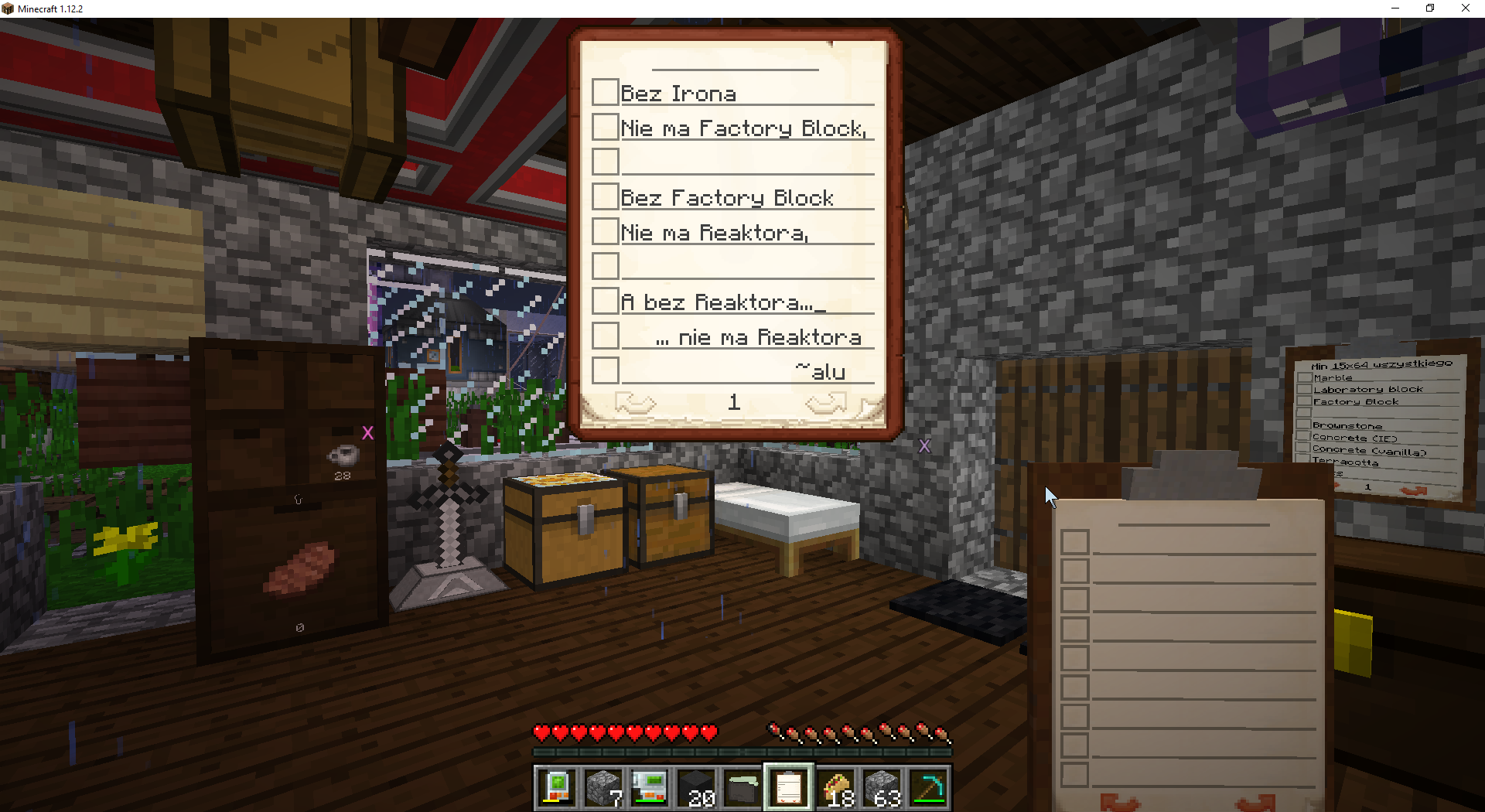Edit the "Bez Irona" text line
Viewport: 1485px width, 812px height.
coord(746,94)
